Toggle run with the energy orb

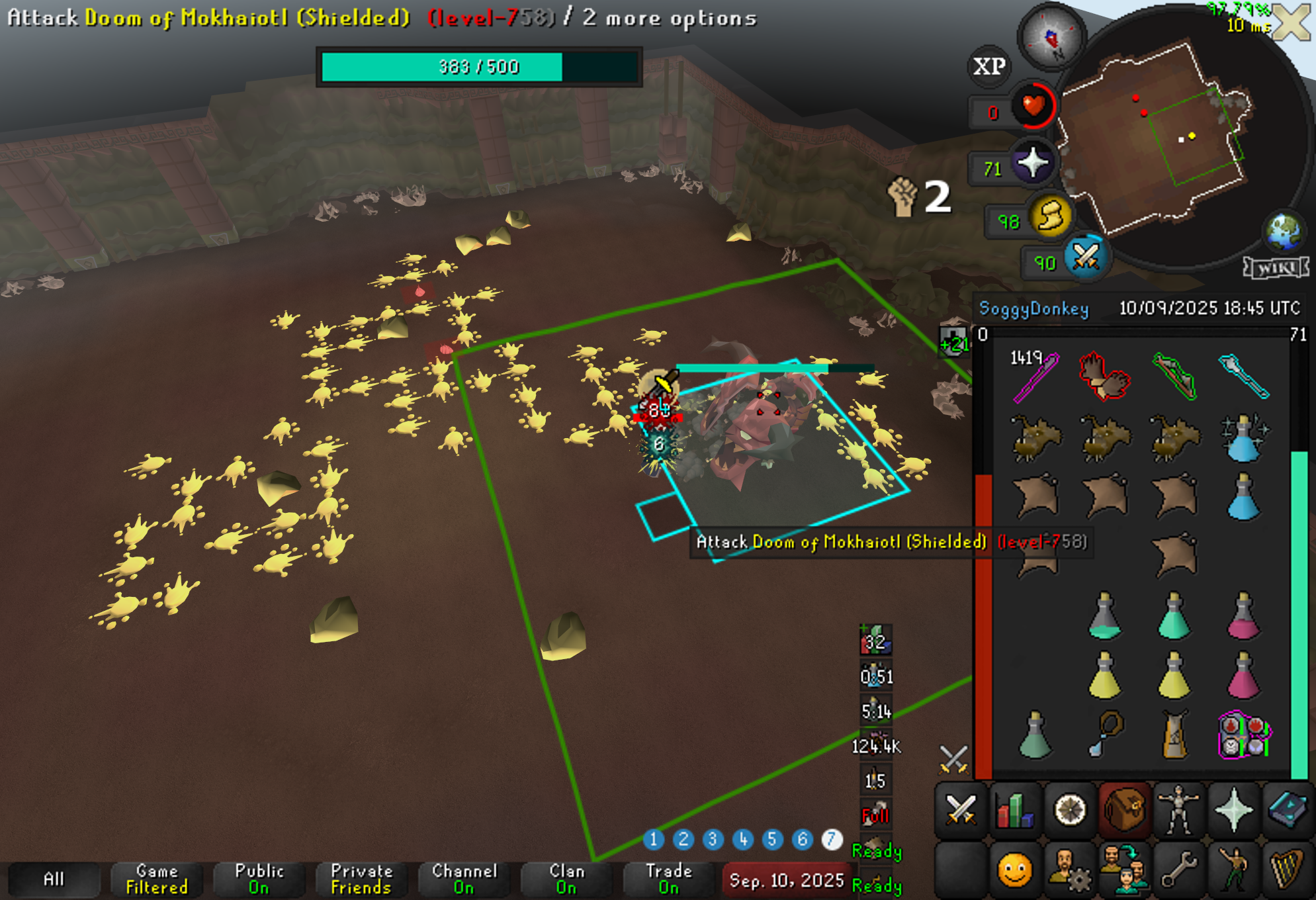click(1050, 216)
